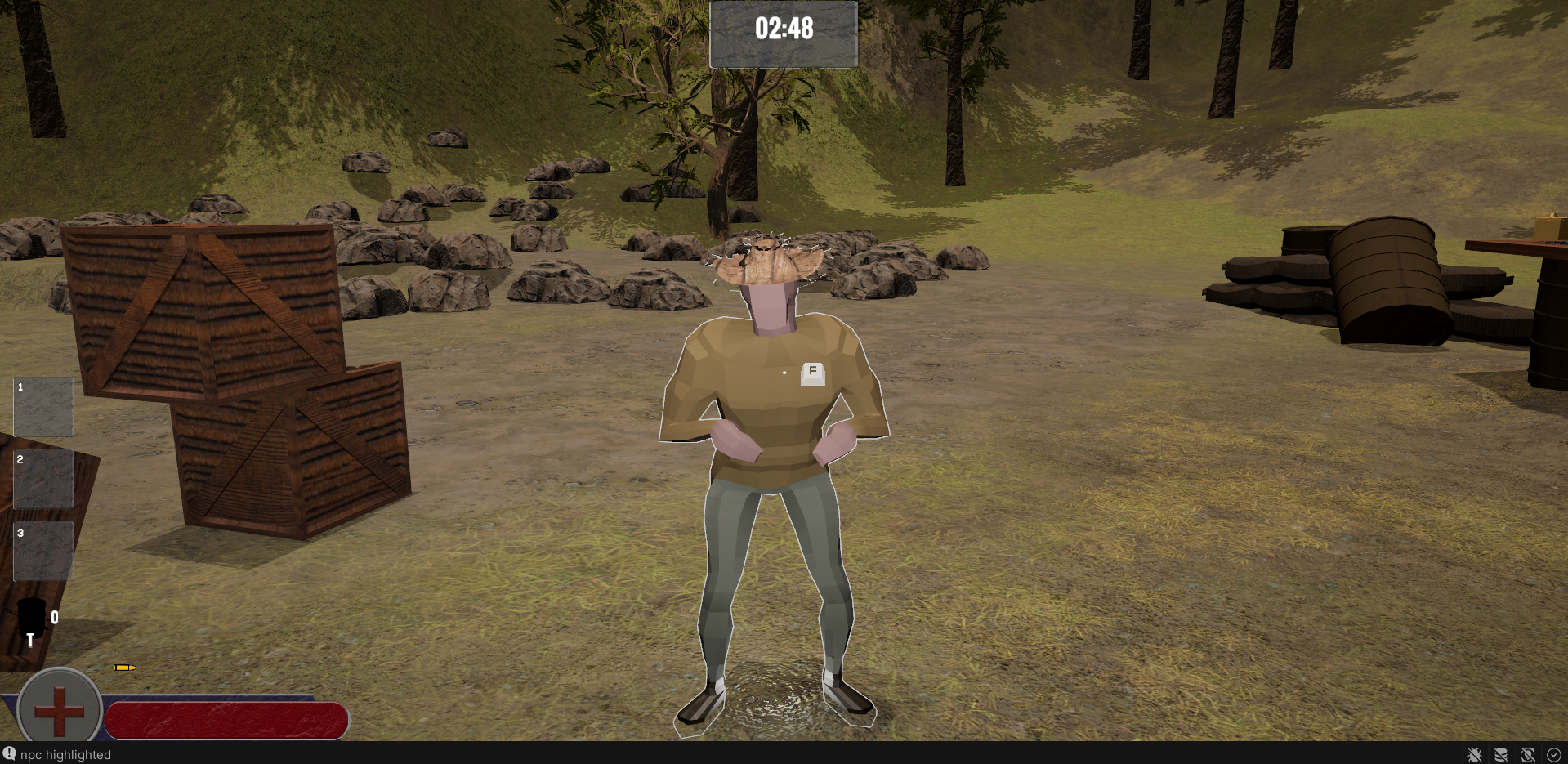Toggle the muted notifications bell icon

tap(1474, 755)
